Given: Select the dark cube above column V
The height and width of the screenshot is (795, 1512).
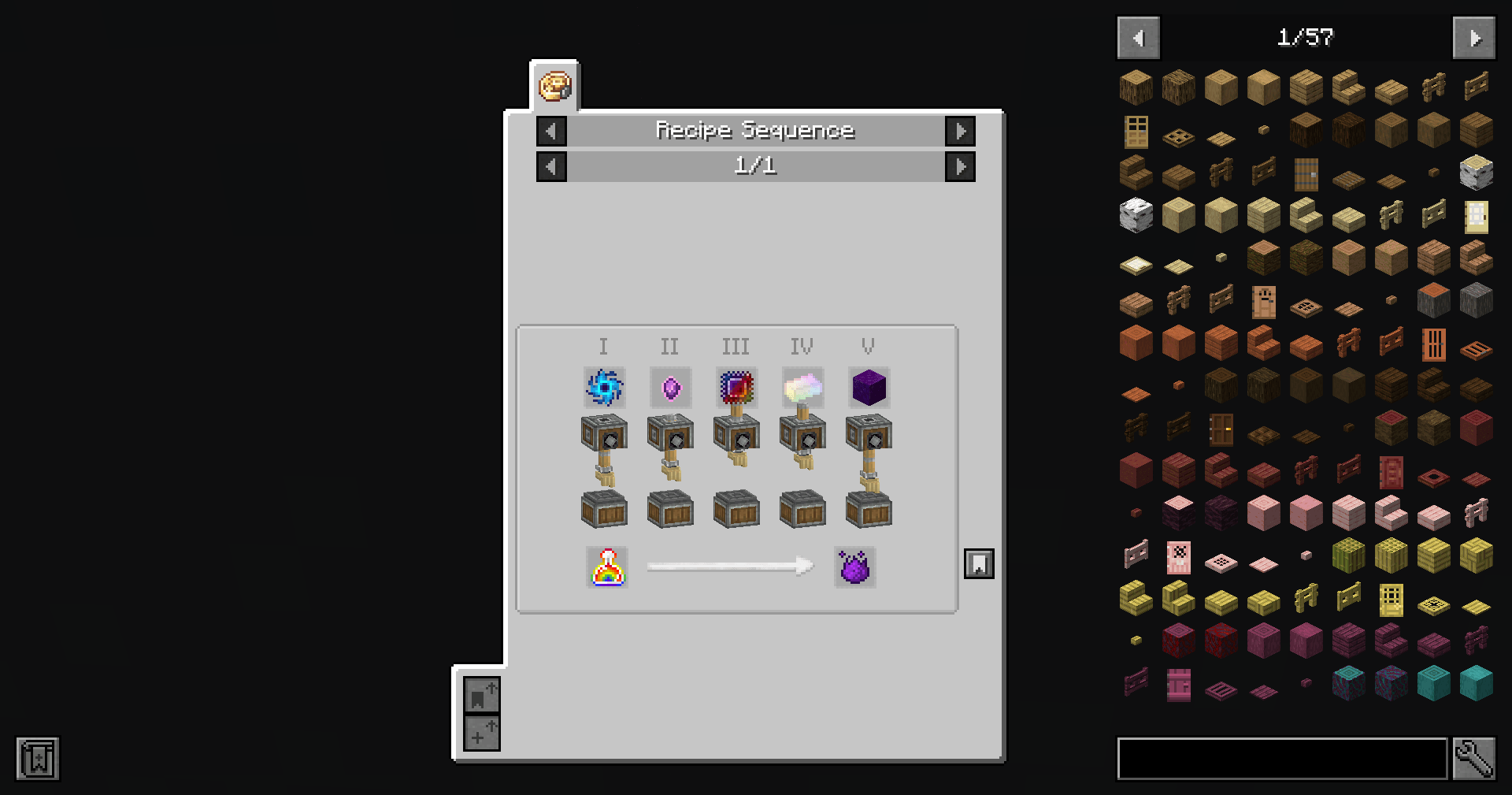Looking at the screenshot, I should pyautogui.click(x=868, y=387).
